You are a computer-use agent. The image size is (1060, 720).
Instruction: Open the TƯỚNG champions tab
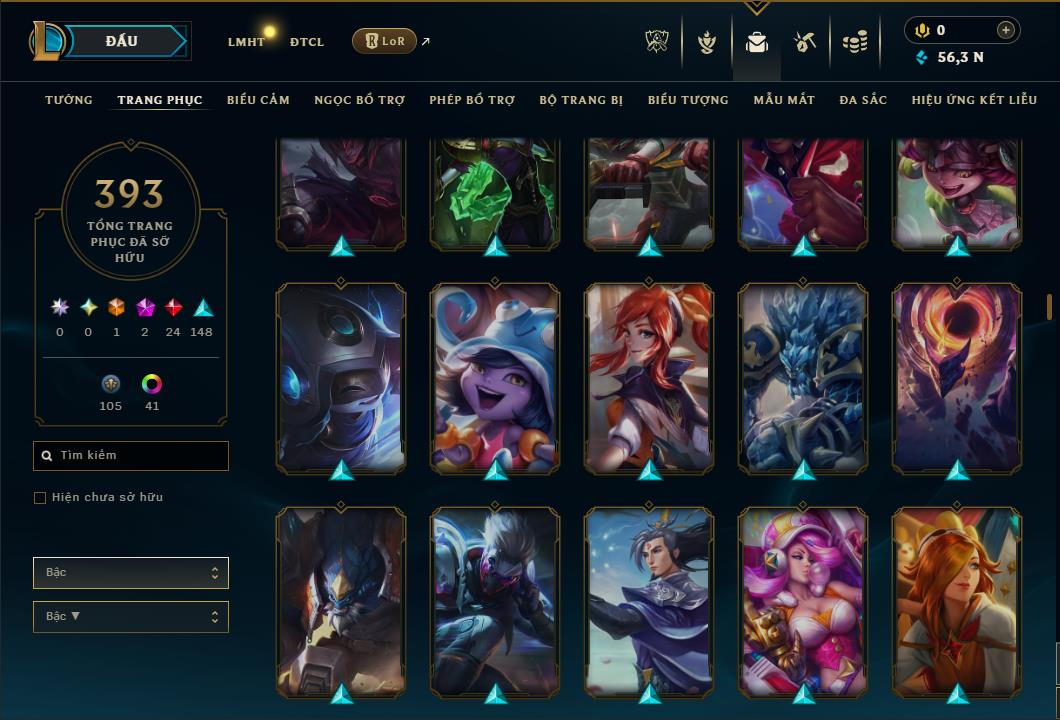click(69, 100)
